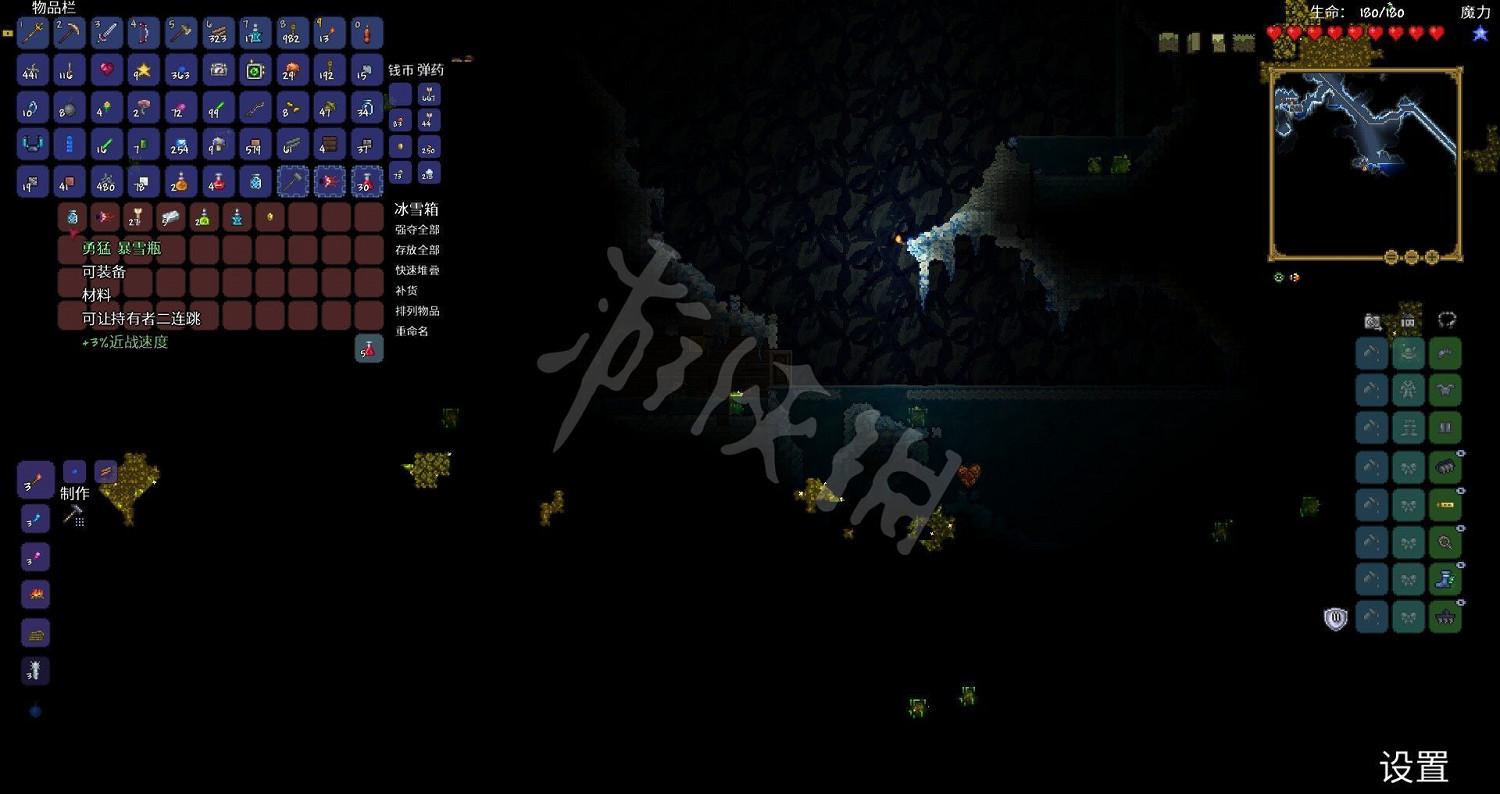The width and height of the screenshot is (1500, 794).
Task: Select the helmet armor slot
Action: [1444, 353]
